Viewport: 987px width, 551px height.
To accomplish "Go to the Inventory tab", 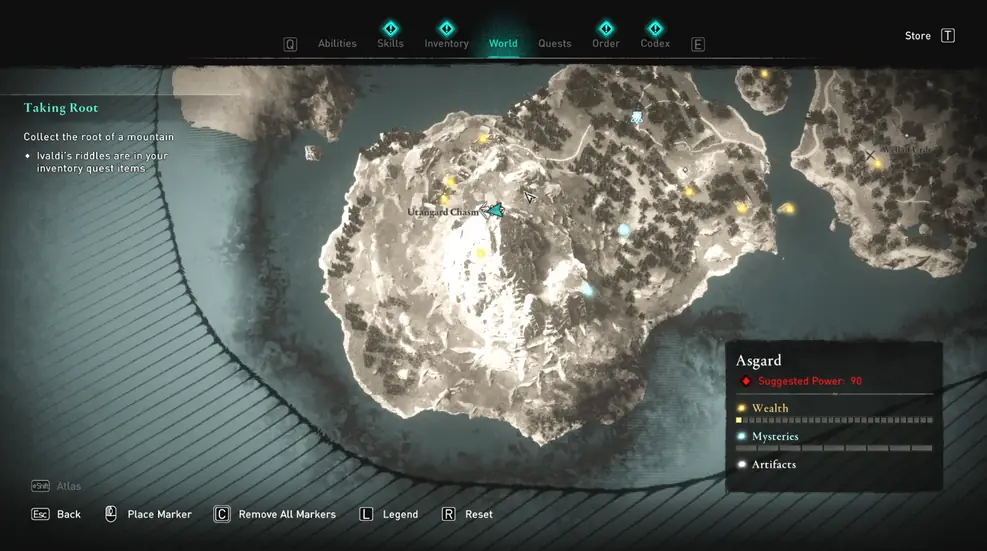I will click(446, 43).
